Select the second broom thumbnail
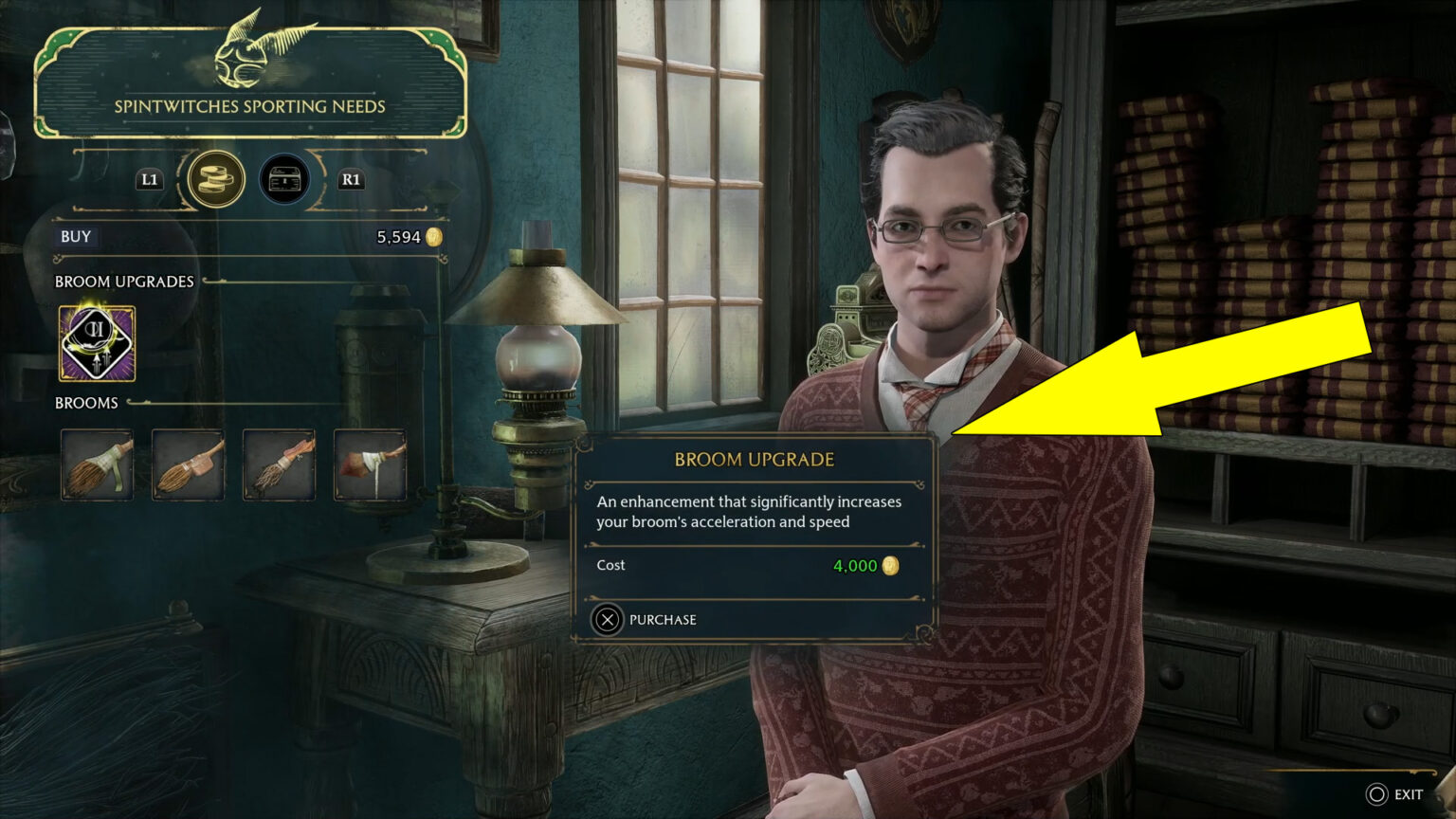1456x819 pixels. (188, 464)
